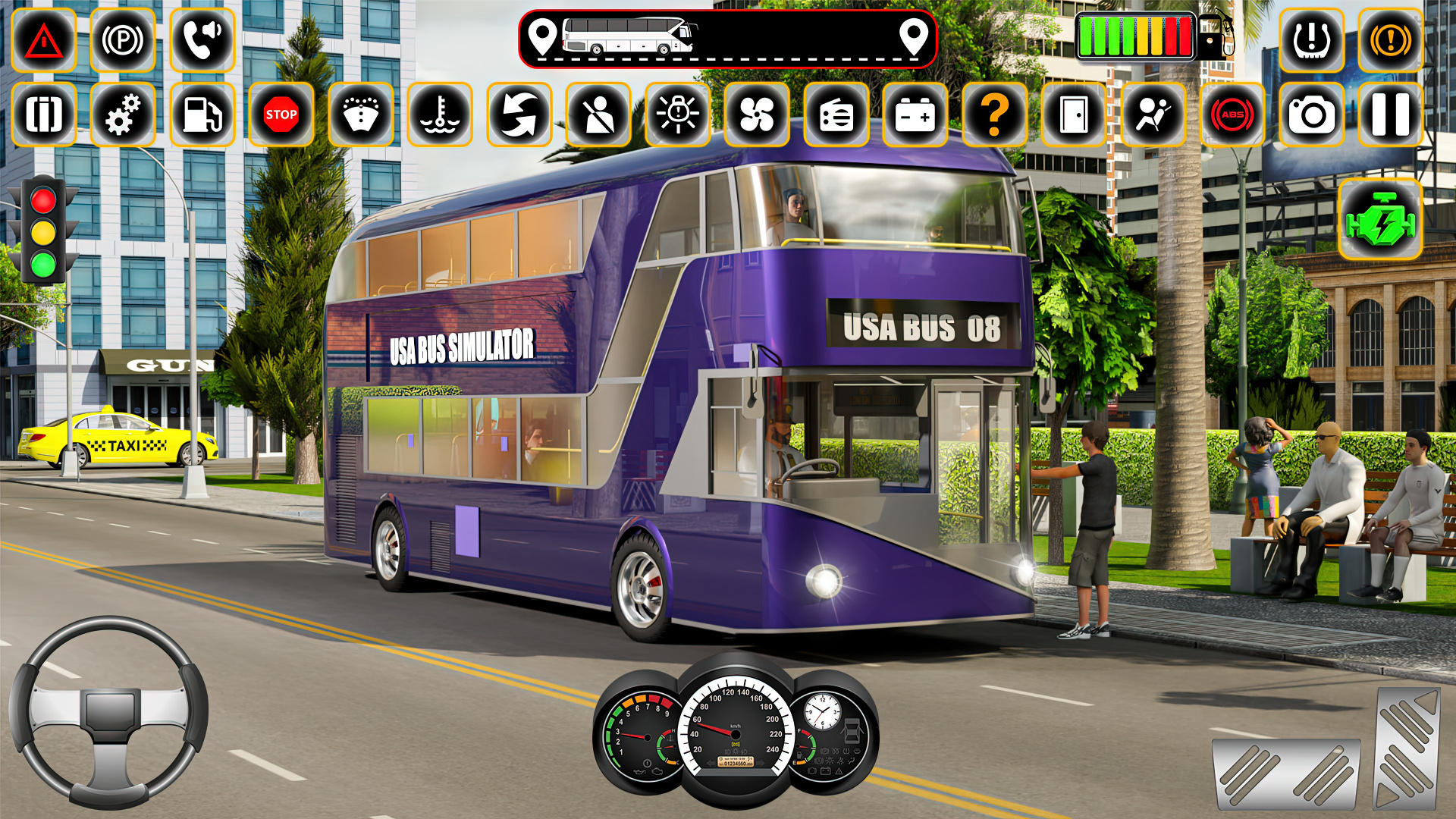
Task: Toggle the bus doors open
Action: 1074,115
